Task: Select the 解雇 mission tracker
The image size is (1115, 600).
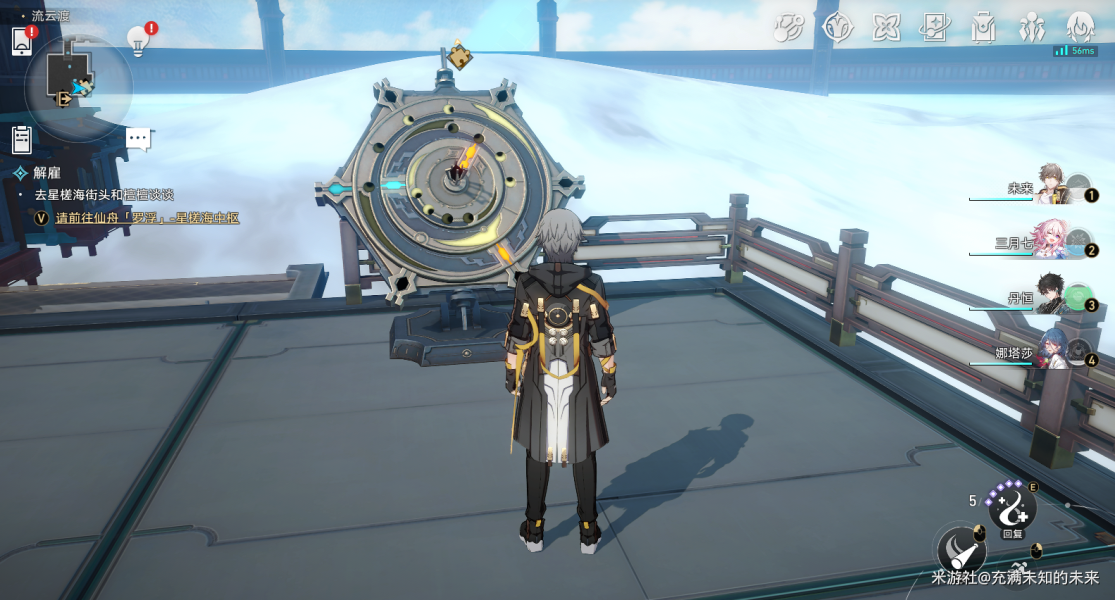Action: (x=47, y=173)
